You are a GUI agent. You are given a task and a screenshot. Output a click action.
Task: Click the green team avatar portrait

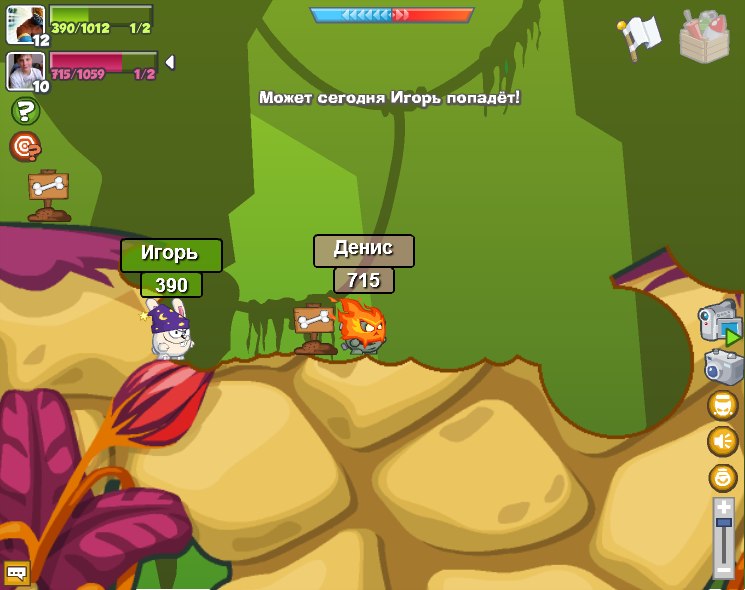[x=25, y=25]
